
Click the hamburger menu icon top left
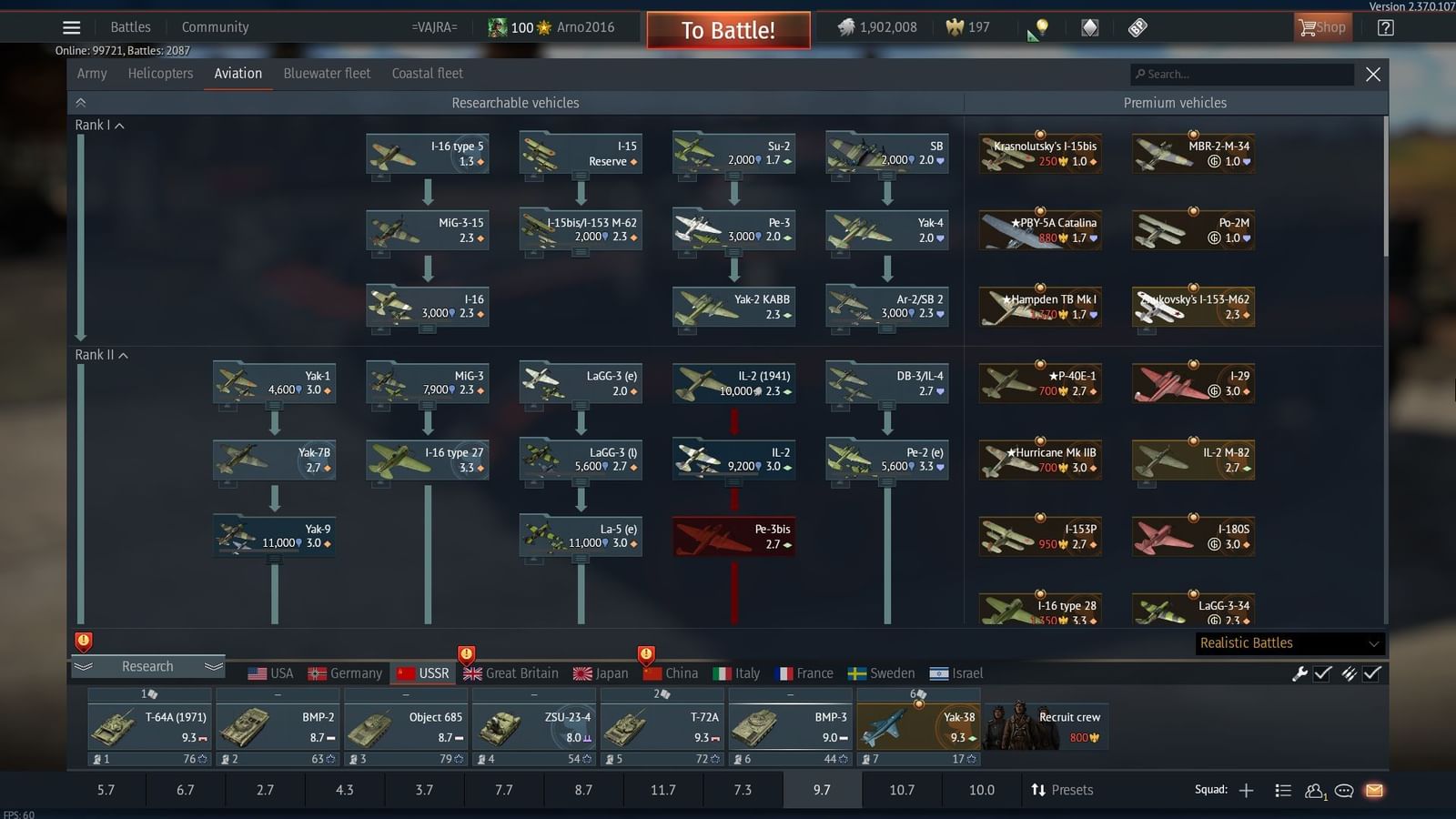71,26
